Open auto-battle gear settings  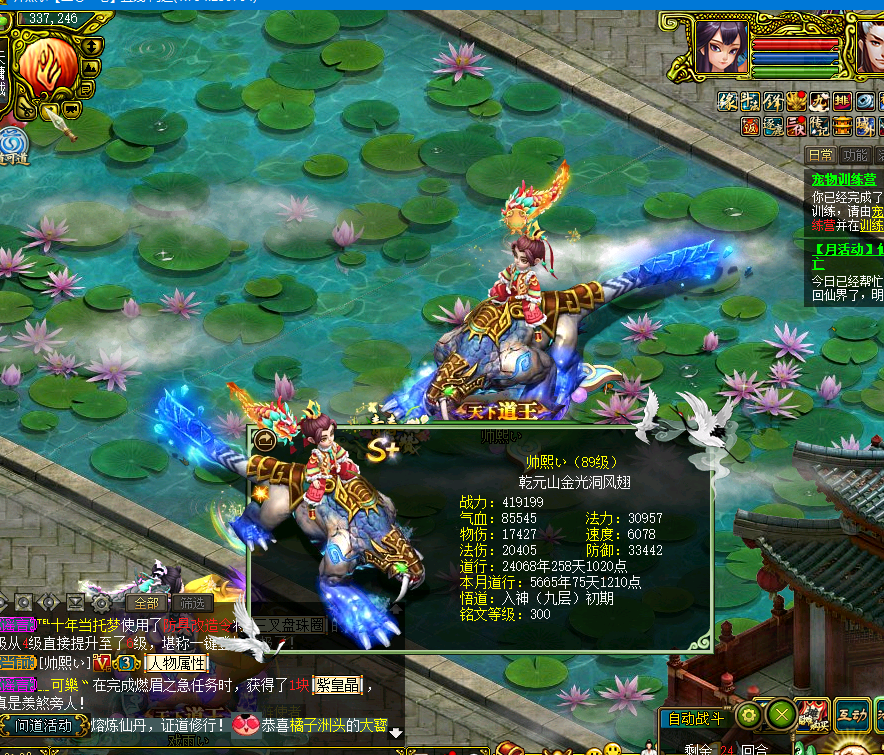748,715
